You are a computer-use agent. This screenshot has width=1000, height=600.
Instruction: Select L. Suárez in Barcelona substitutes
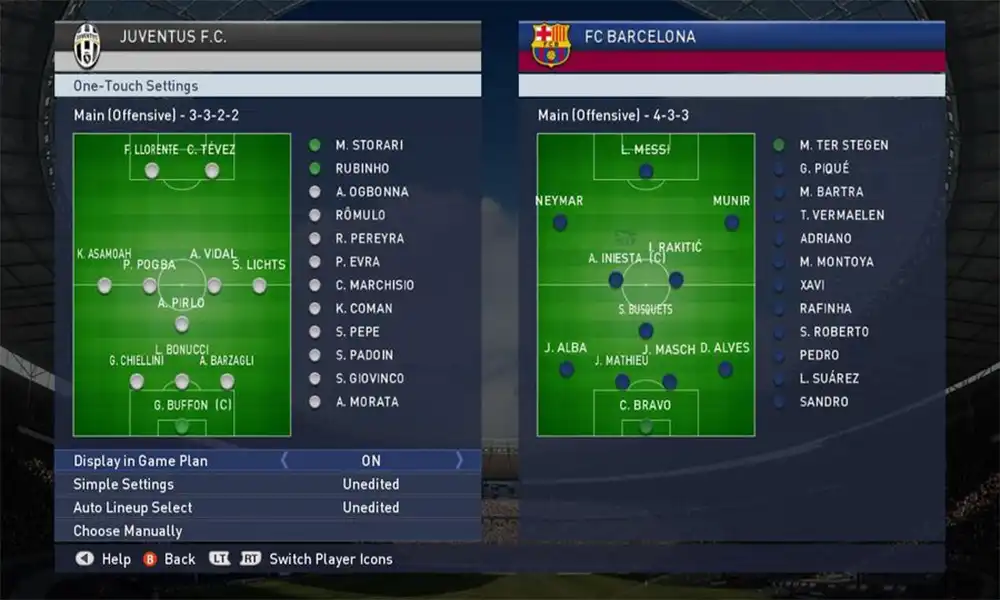click(829, 378)
